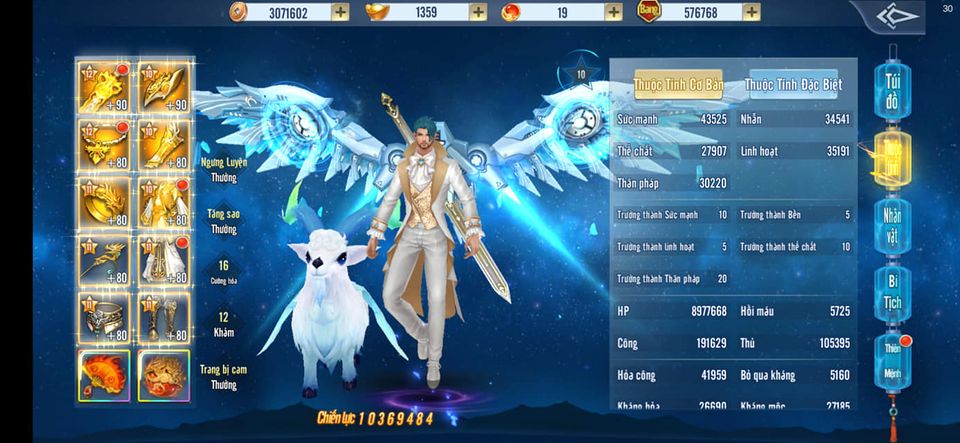The width and height of the screenshot is (960, 443).
Task: View the Khảm gem inlay level
Action: click(x=224, y=323)
